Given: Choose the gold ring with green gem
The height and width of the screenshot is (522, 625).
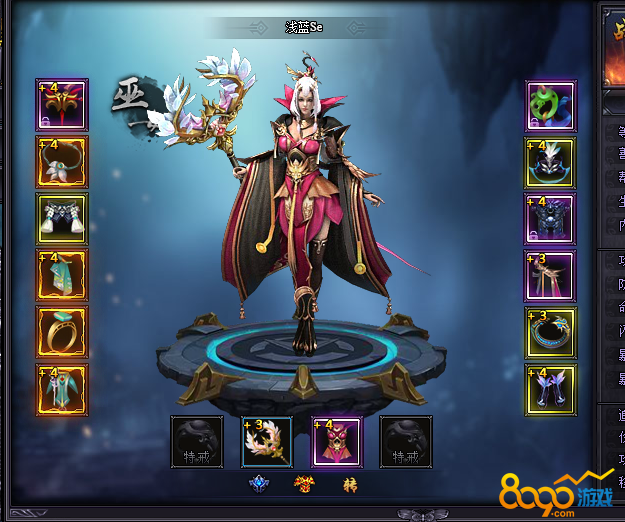Looking at the screenshot, I should click(62, 332).
